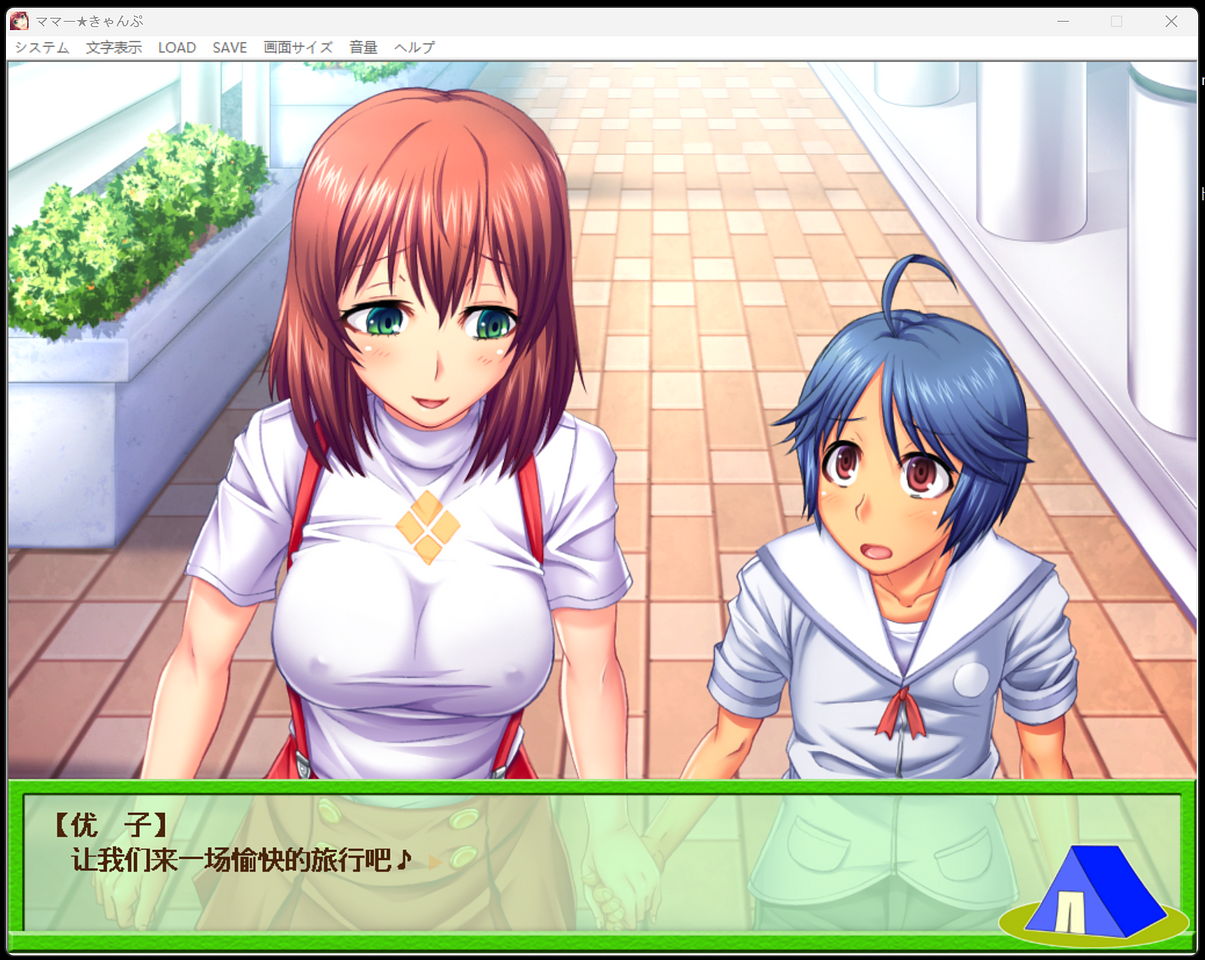Open the ヘルプ help menu
This screenshot has width=1205, height=960.
tap(414, 47)
